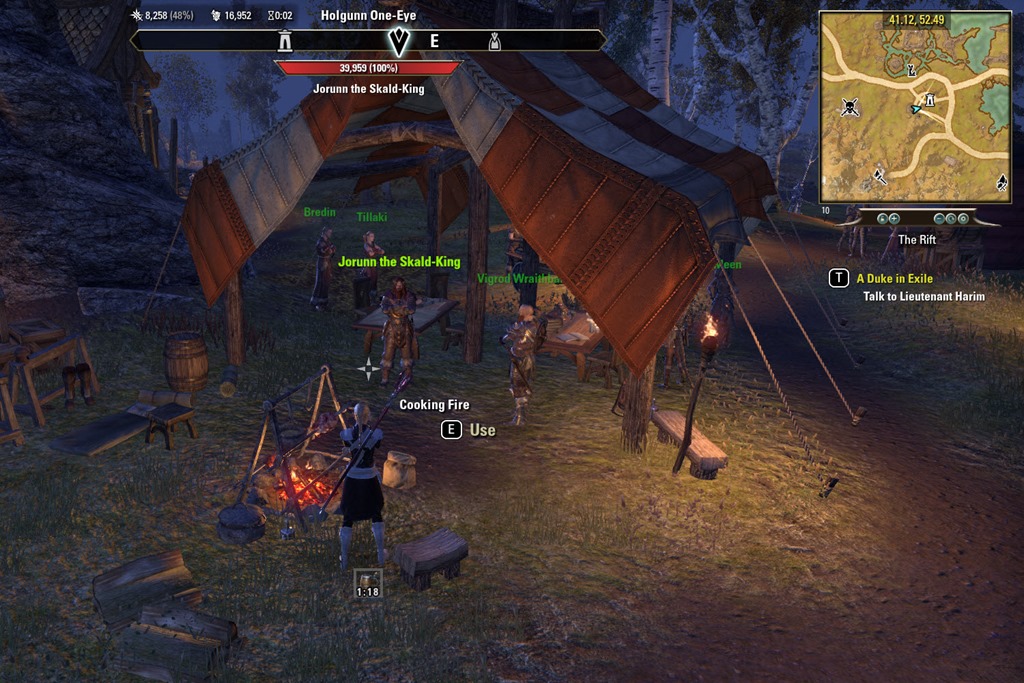Click the minimap's zoom-in plus button
Image resolution: width=1024 pixels, height=683 pixels.
[893, 218]
